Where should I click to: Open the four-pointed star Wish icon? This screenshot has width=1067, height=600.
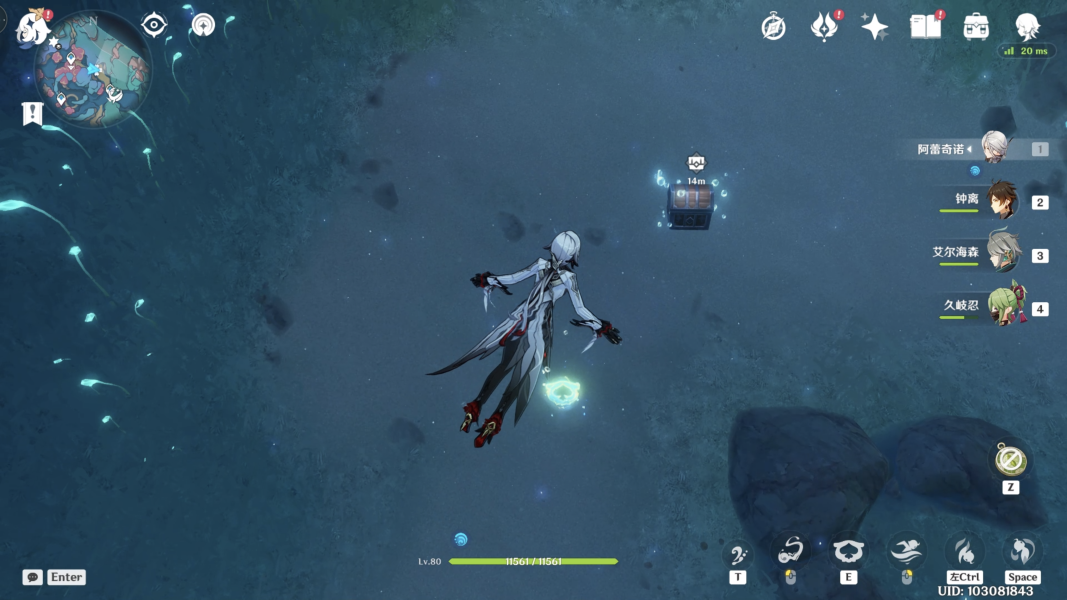tap(875, 27)
